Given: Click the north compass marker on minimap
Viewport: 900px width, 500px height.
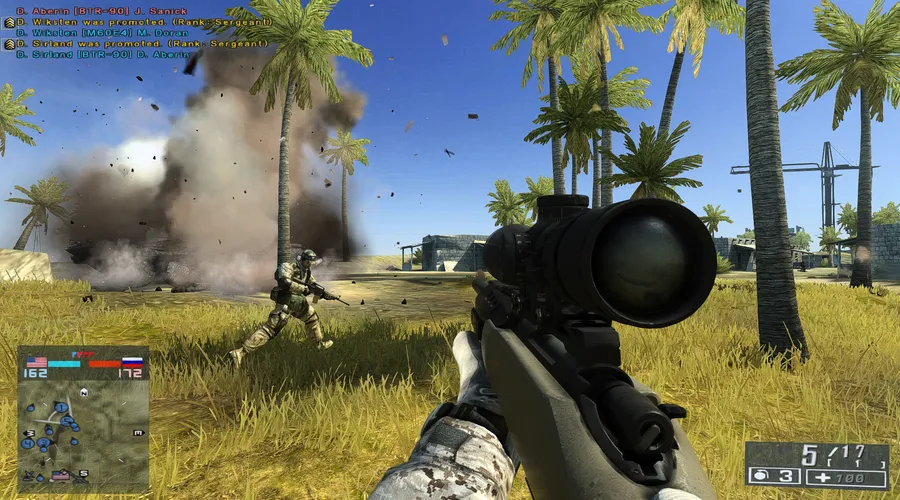Looking at the screenshot, I should pyautogui.click(x=83, y=392).
